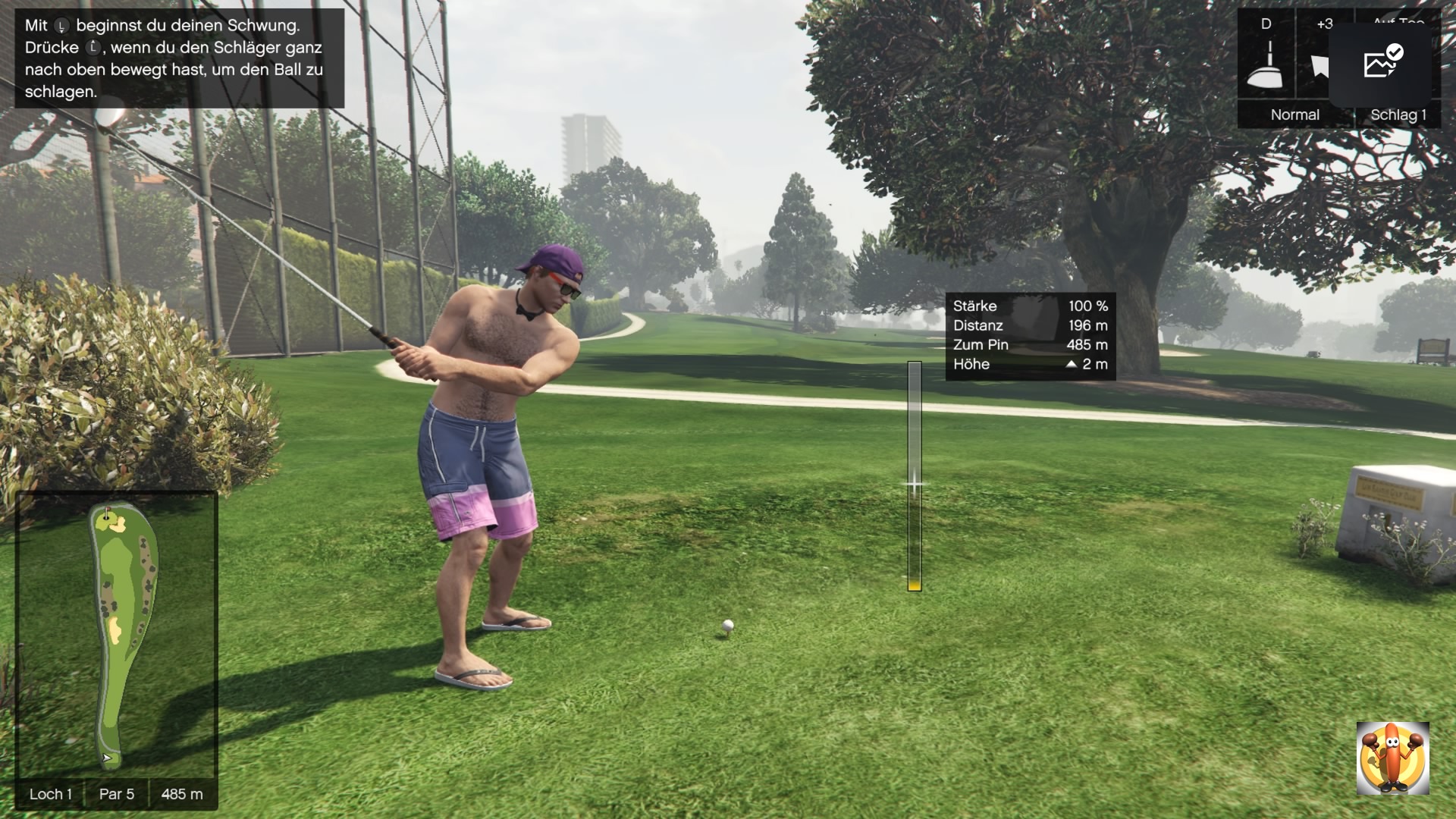1456x819 pixels.
Task: Click the vertical swing power meter
Action: pos(915,476)
